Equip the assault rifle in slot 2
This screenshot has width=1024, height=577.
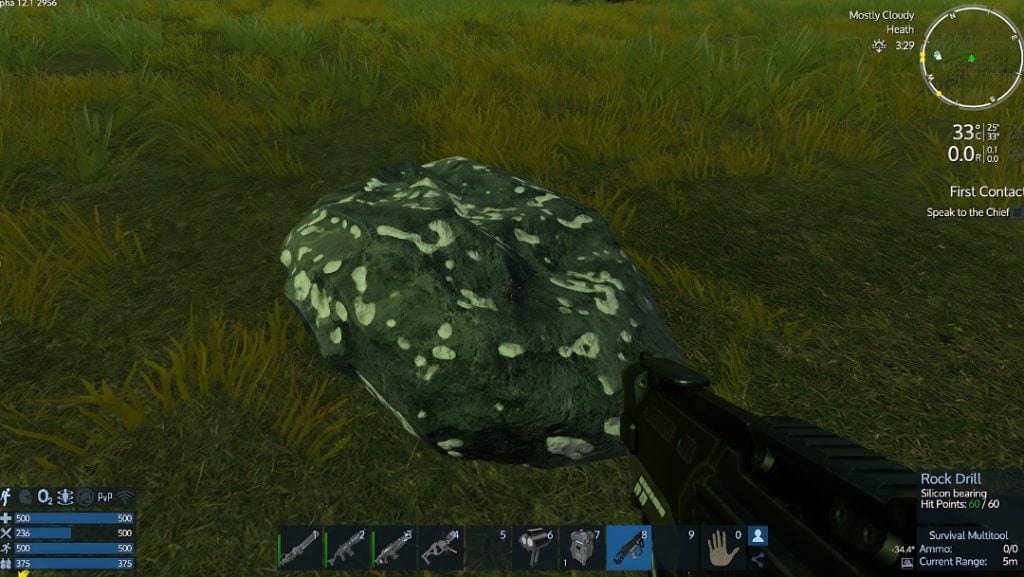click(346, 548)
